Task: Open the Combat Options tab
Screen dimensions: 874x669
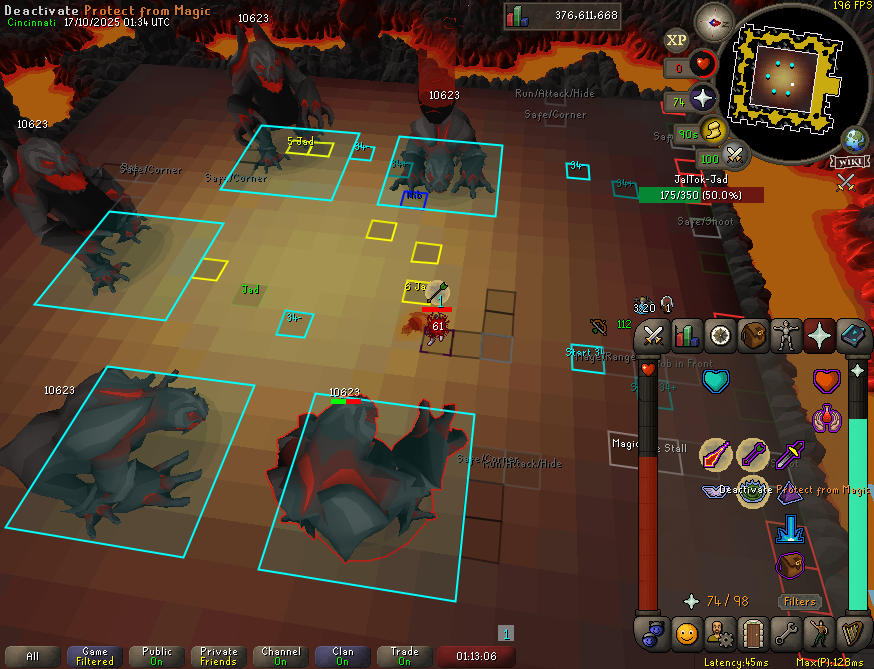Action: pos(653,335)
